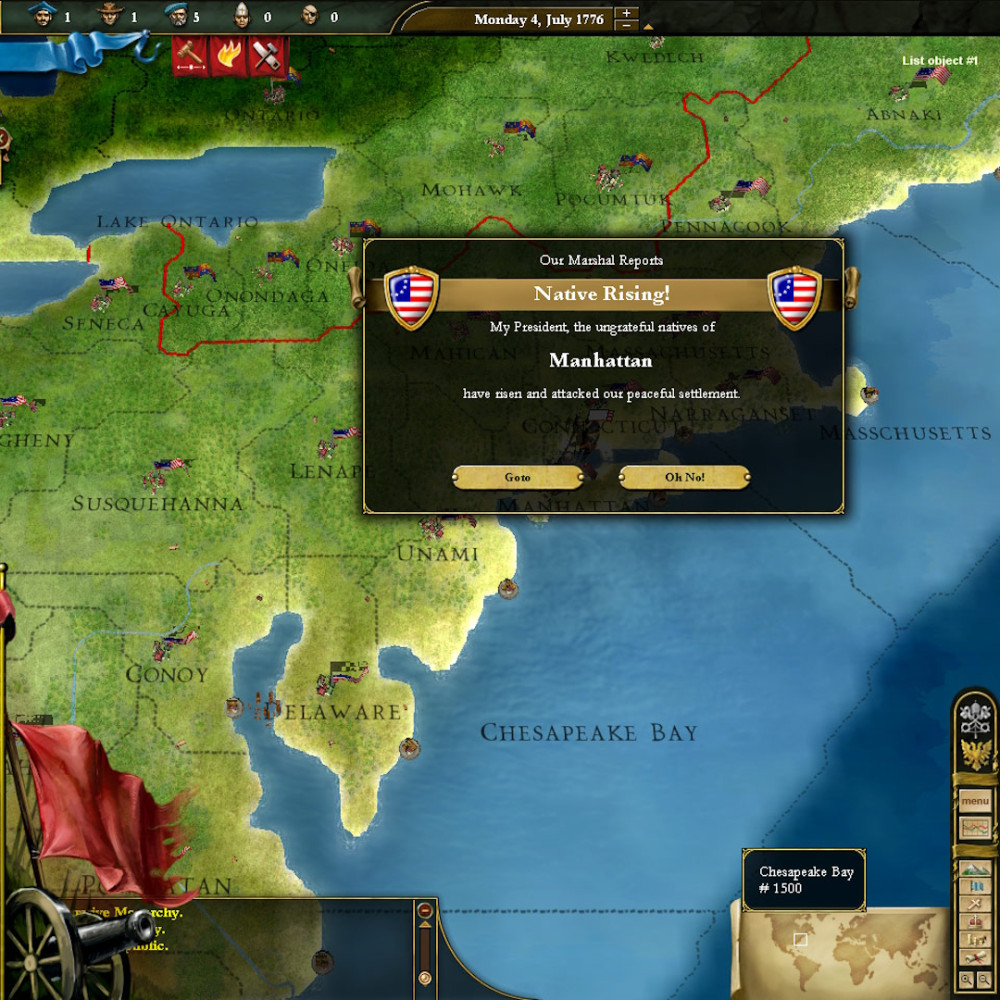Screen dimensions: 1000x1000
Task: Increase the game speed with plus
Action: click(626, 13)
